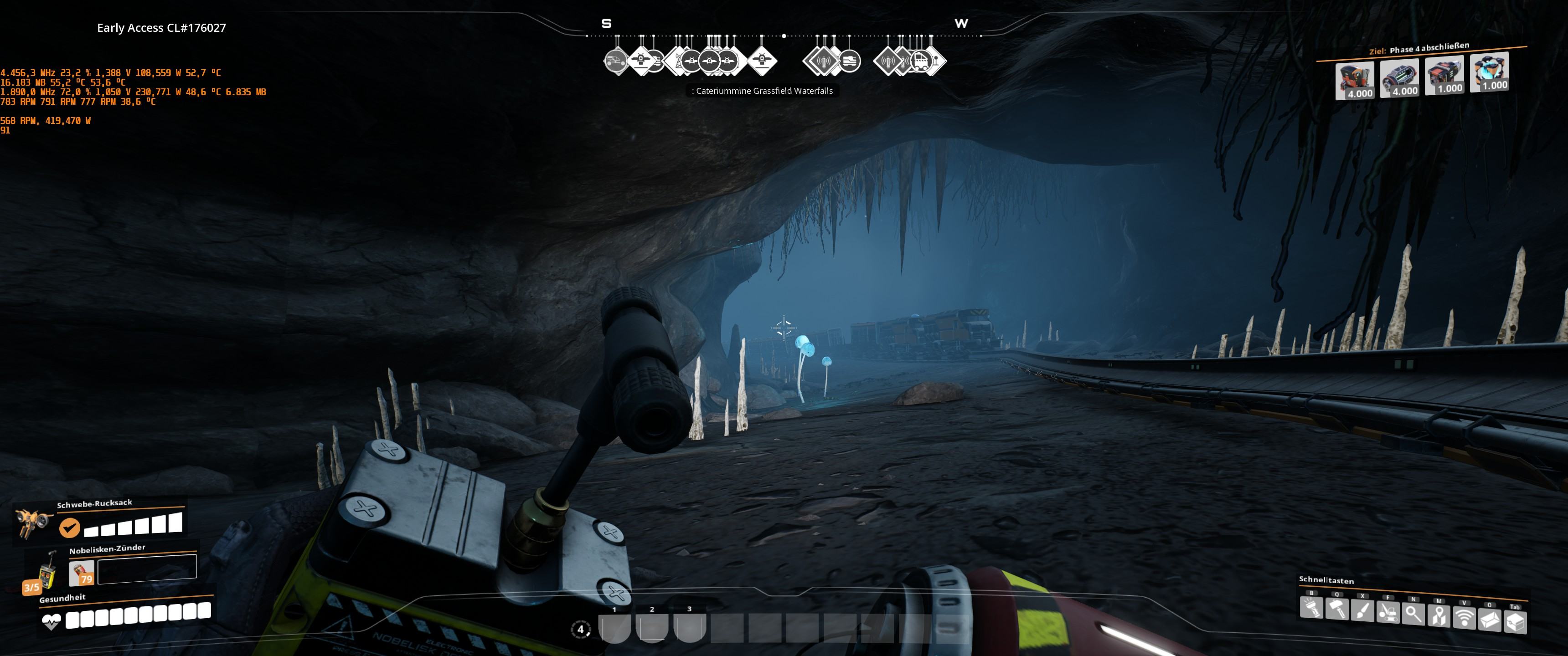1568x656 pixels.
Task: Click the hotbar number 4 cycle indicator
Action: (x=581, y=629)
